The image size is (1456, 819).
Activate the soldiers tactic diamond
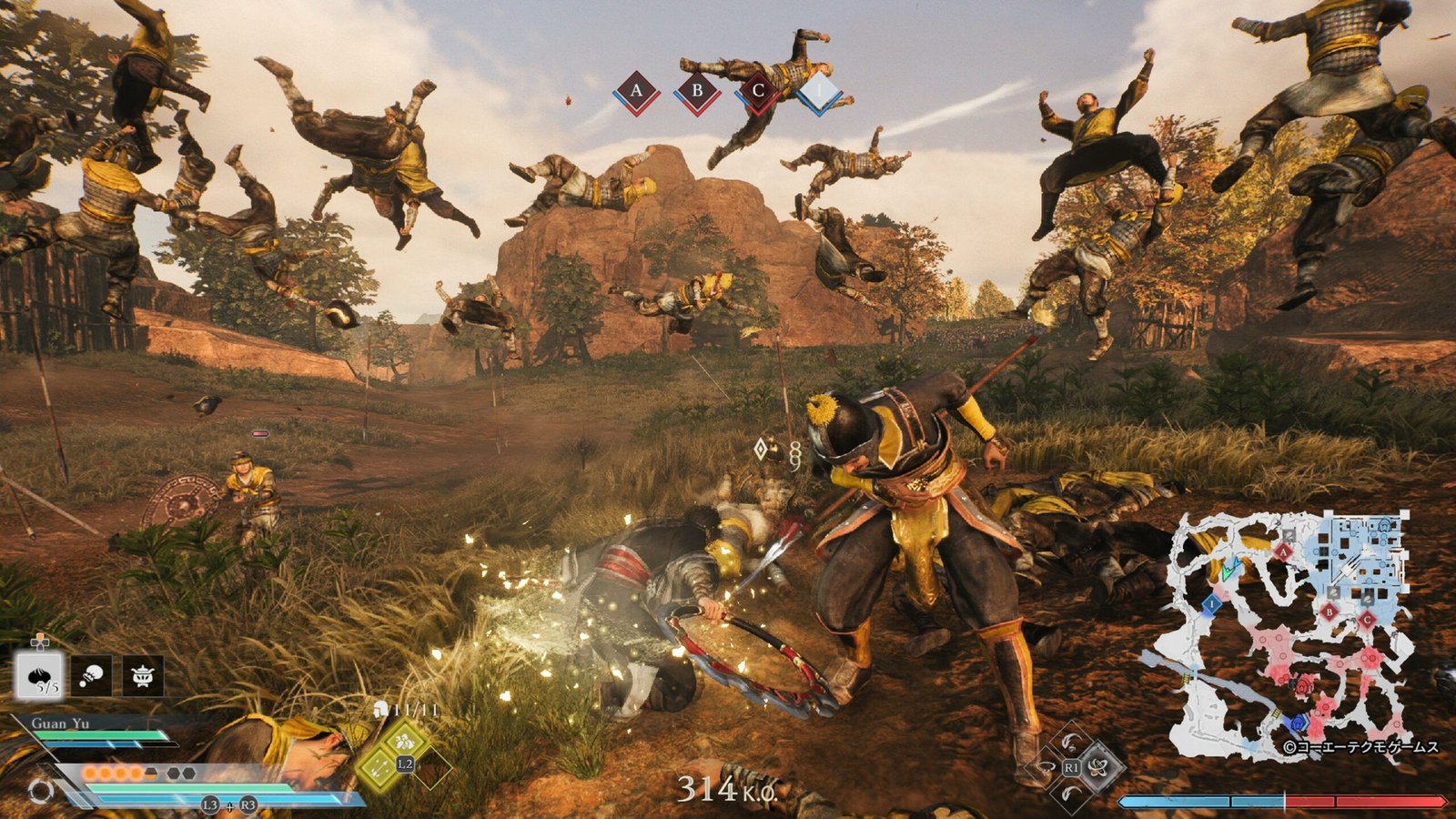[405, 742]
